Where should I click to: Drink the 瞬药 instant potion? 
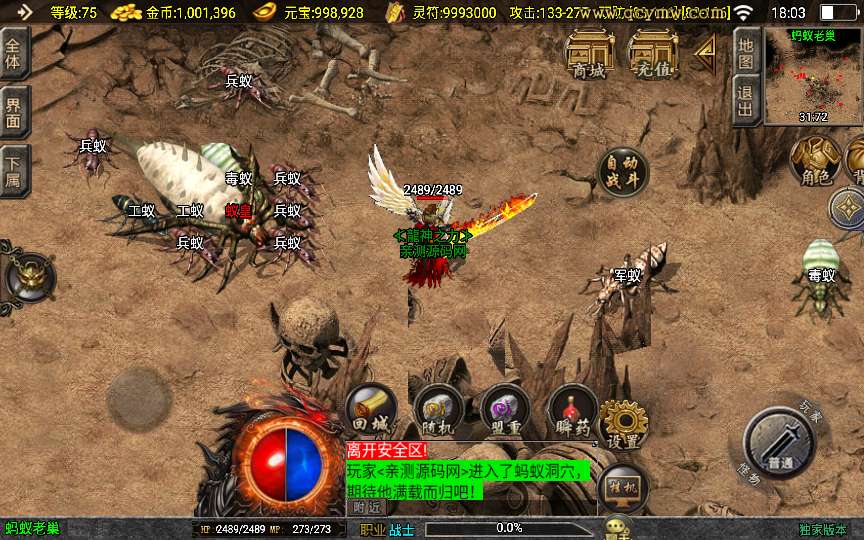click(573, 411)
